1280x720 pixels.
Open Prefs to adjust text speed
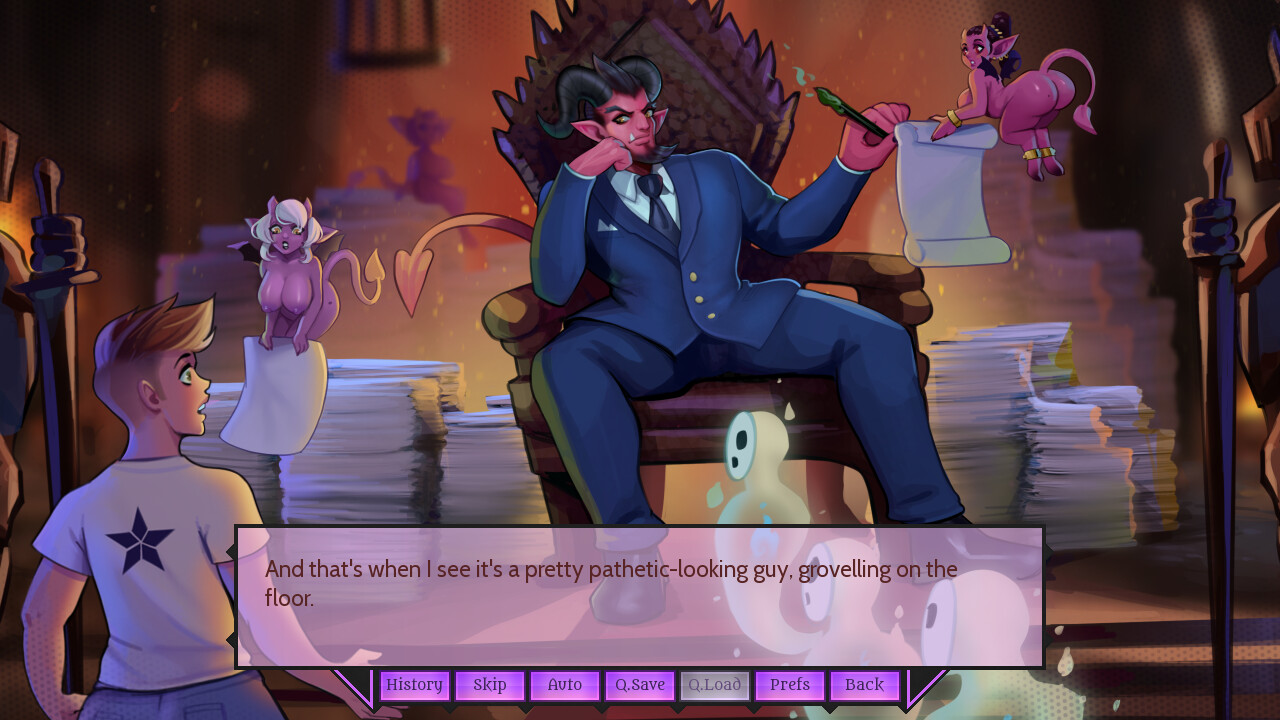click(789, 685)
